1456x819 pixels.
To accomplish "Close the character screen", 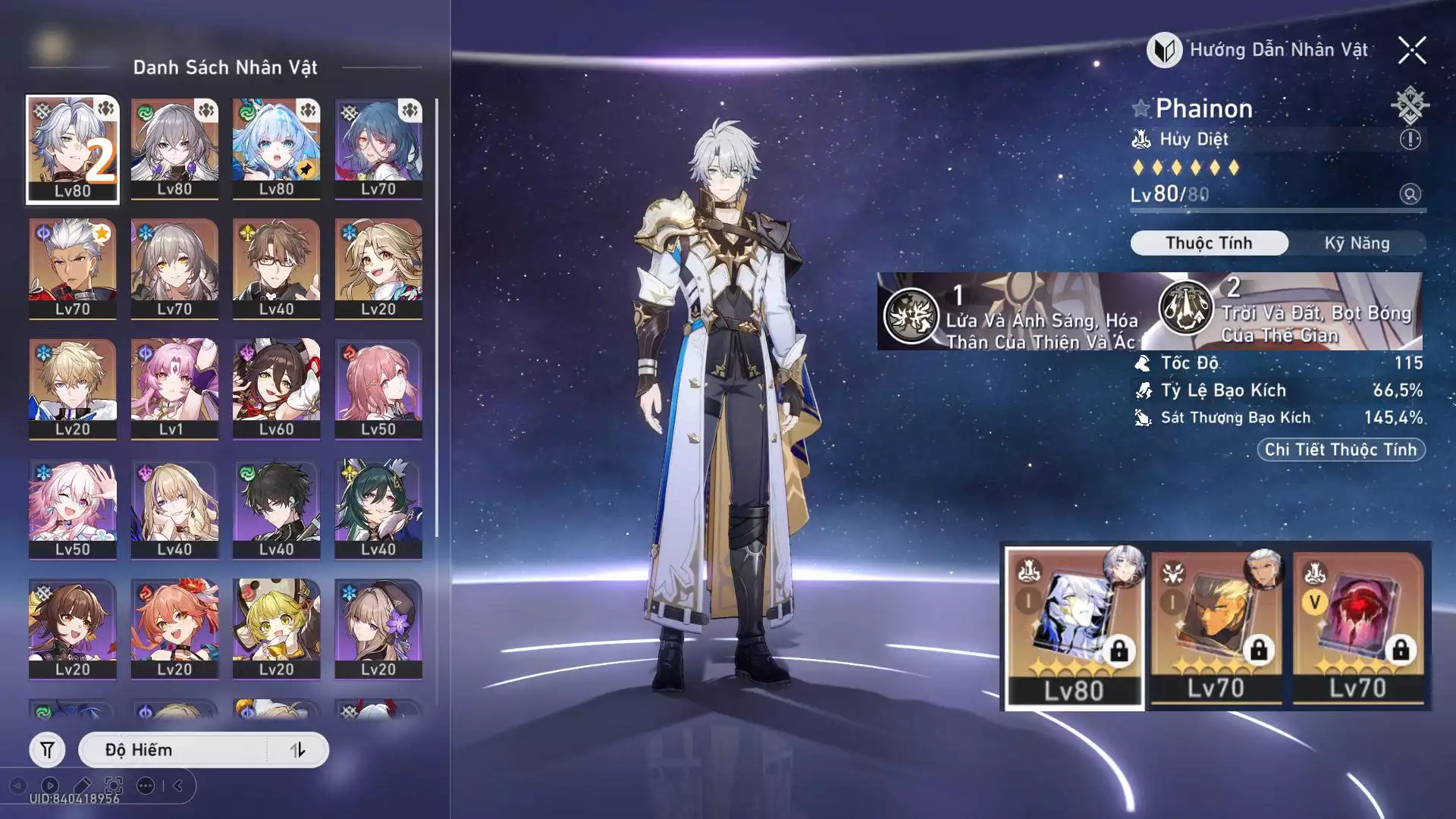I will 1412,51.
